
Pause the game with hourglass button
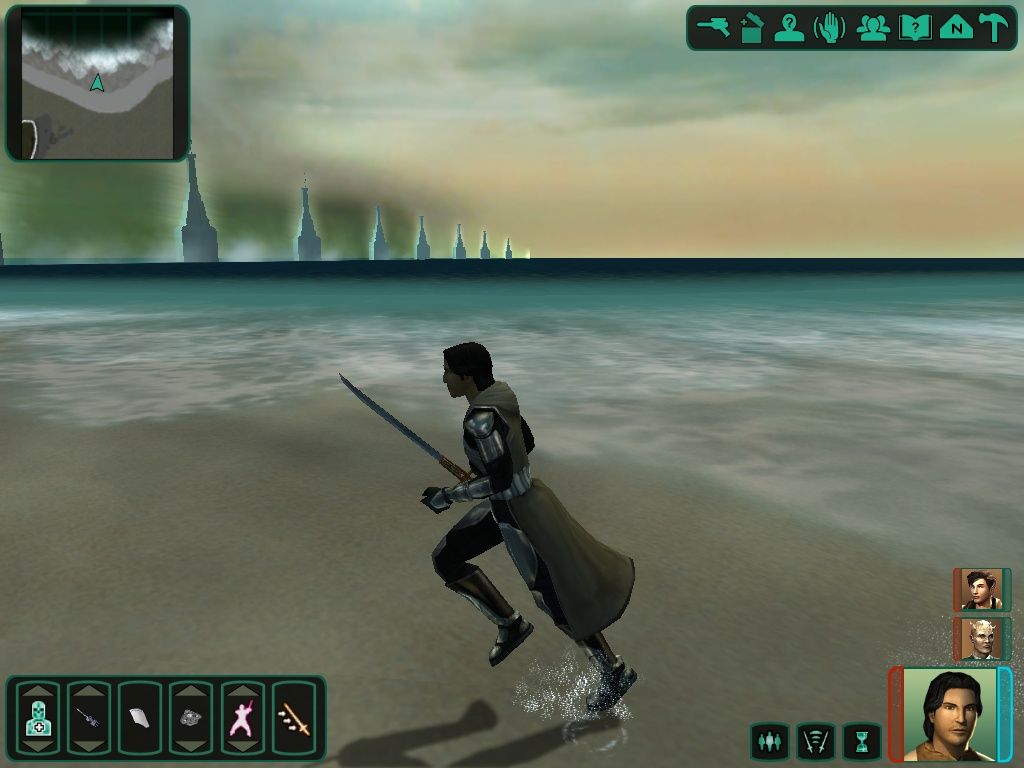(x=861, y=741)
